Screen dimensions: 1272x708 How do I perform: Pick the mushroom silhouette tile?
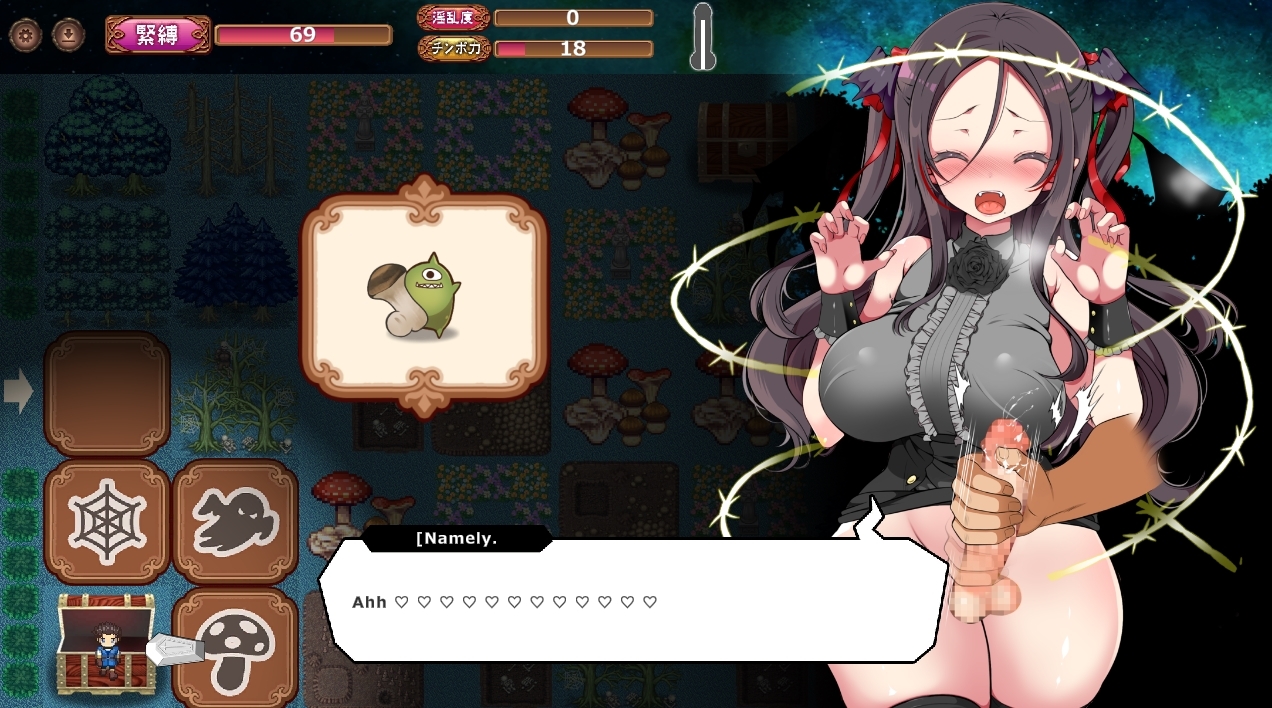point(237,648)
